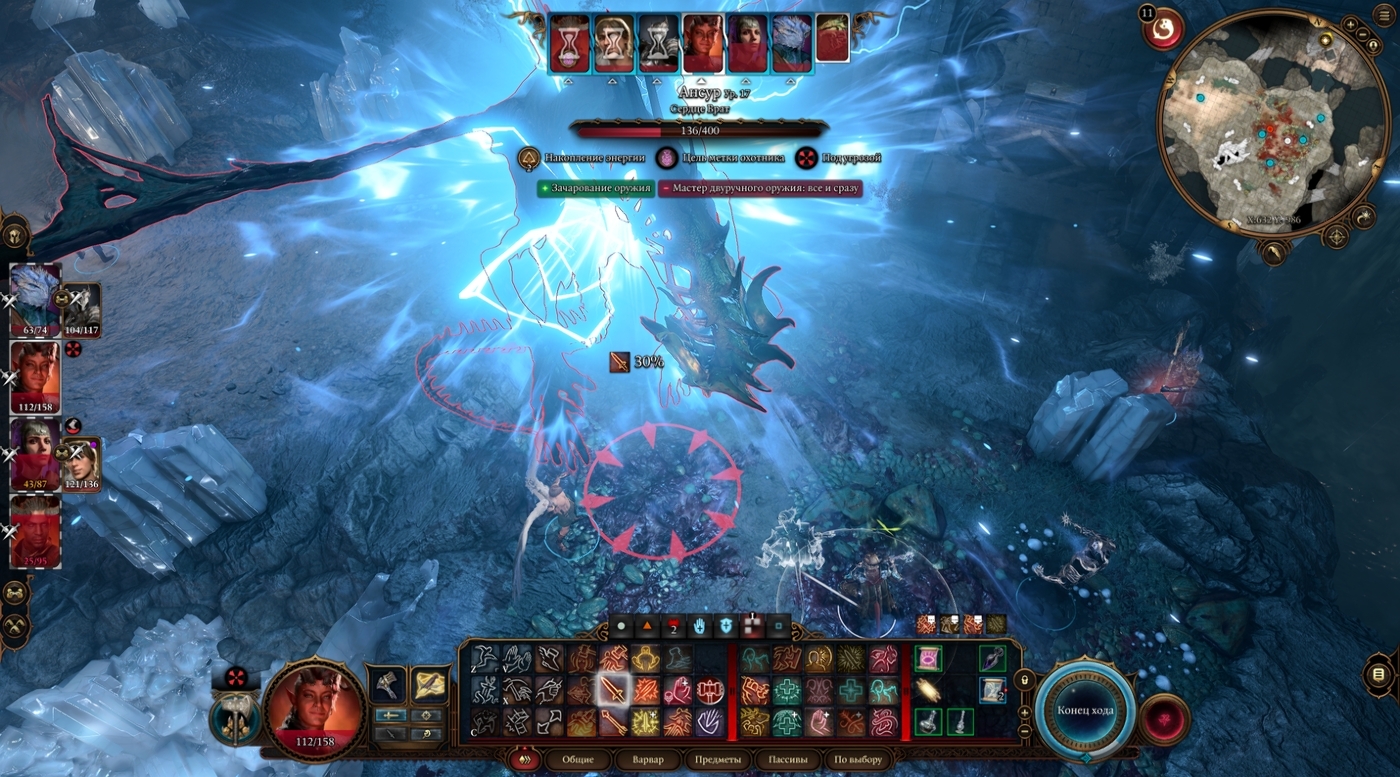Use the purple scroll item in hotbar
1400x777 pixels.
(x=928, y=658)
